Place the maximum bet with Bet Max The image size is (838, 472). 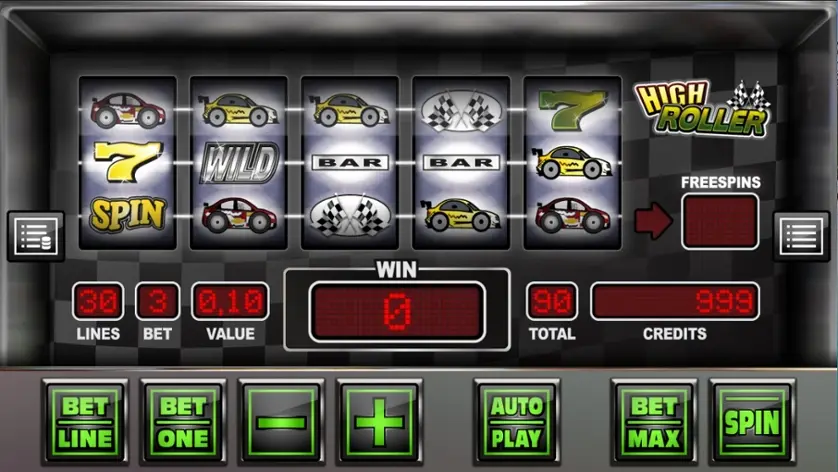654,421
